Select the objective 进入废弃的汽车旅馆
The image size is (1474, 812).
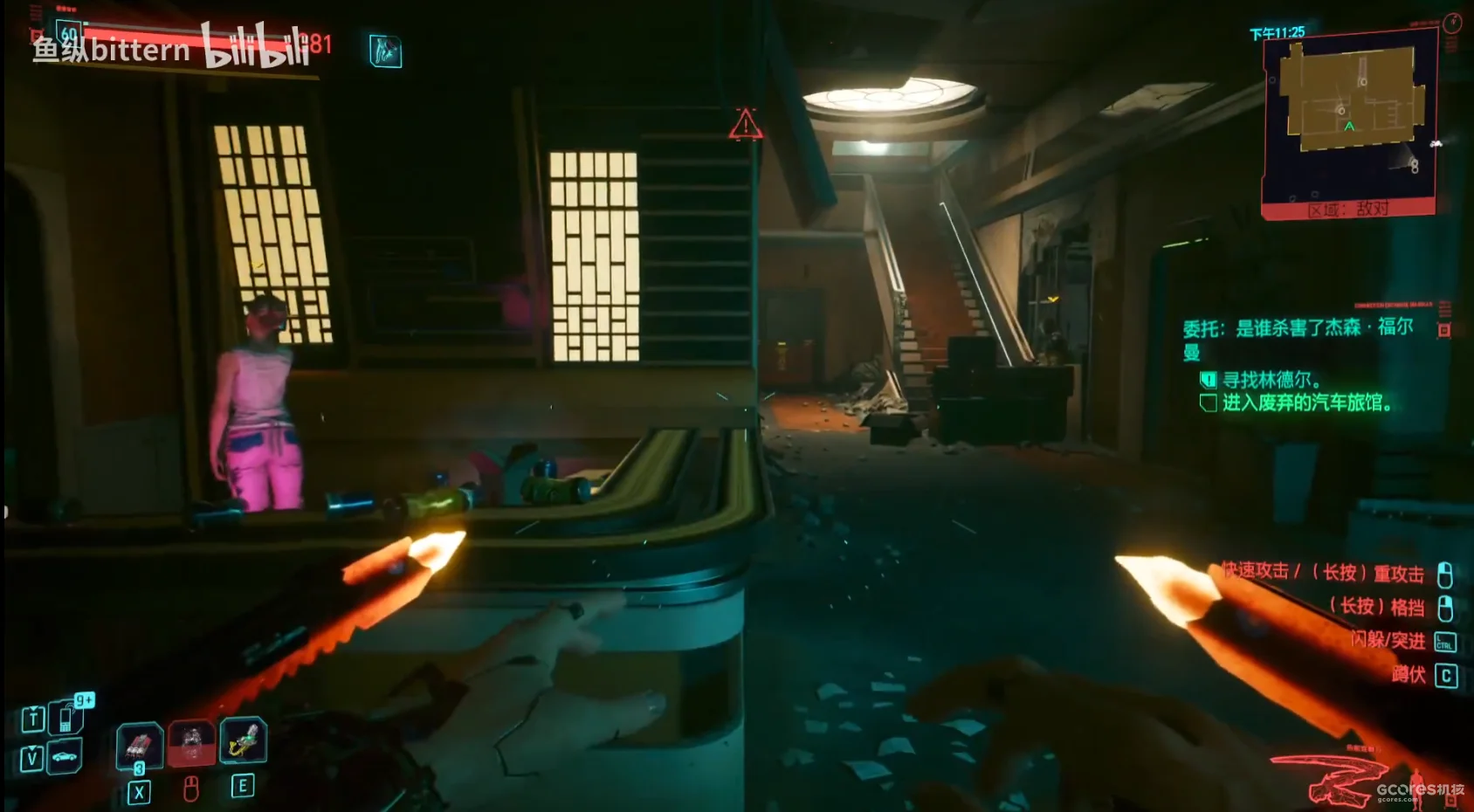1305,403
